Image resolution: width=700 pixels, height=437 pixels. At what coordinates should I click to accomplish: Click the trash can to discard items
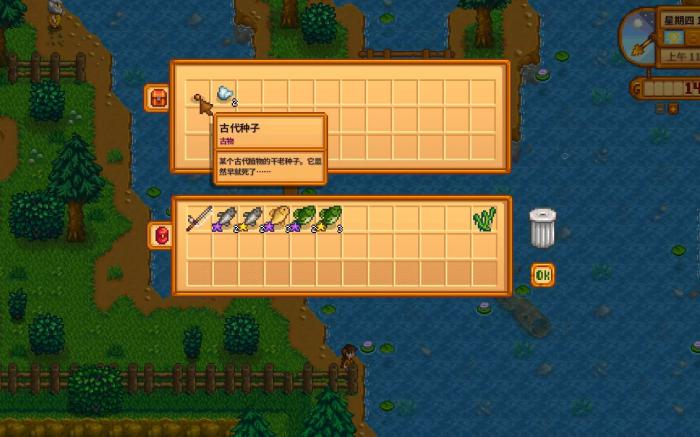click(542, 228)
